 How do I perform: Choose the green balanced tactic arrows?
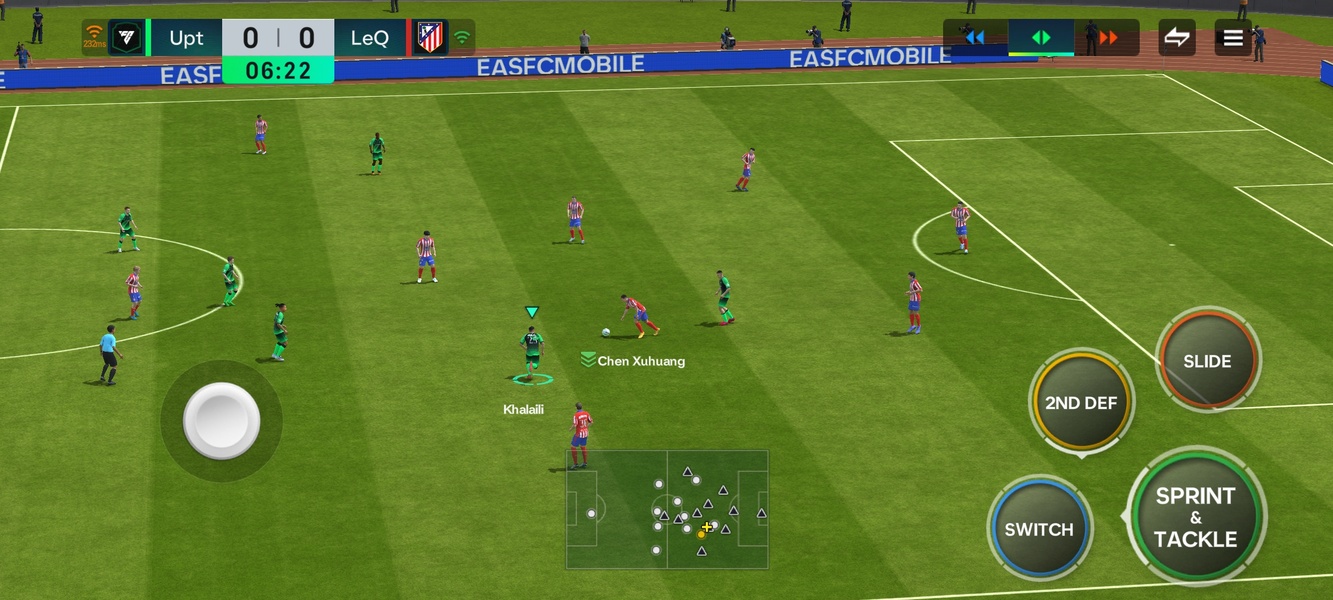click(1041, 38)
